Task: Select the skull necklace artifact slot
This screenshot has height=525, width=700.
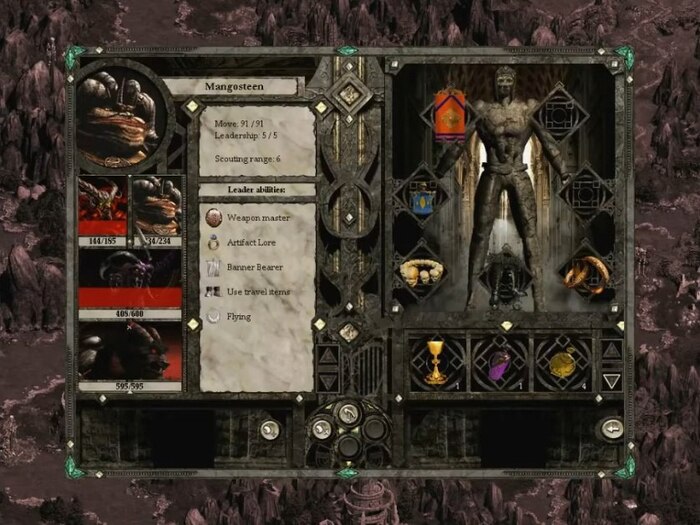Action: [421, 272]
